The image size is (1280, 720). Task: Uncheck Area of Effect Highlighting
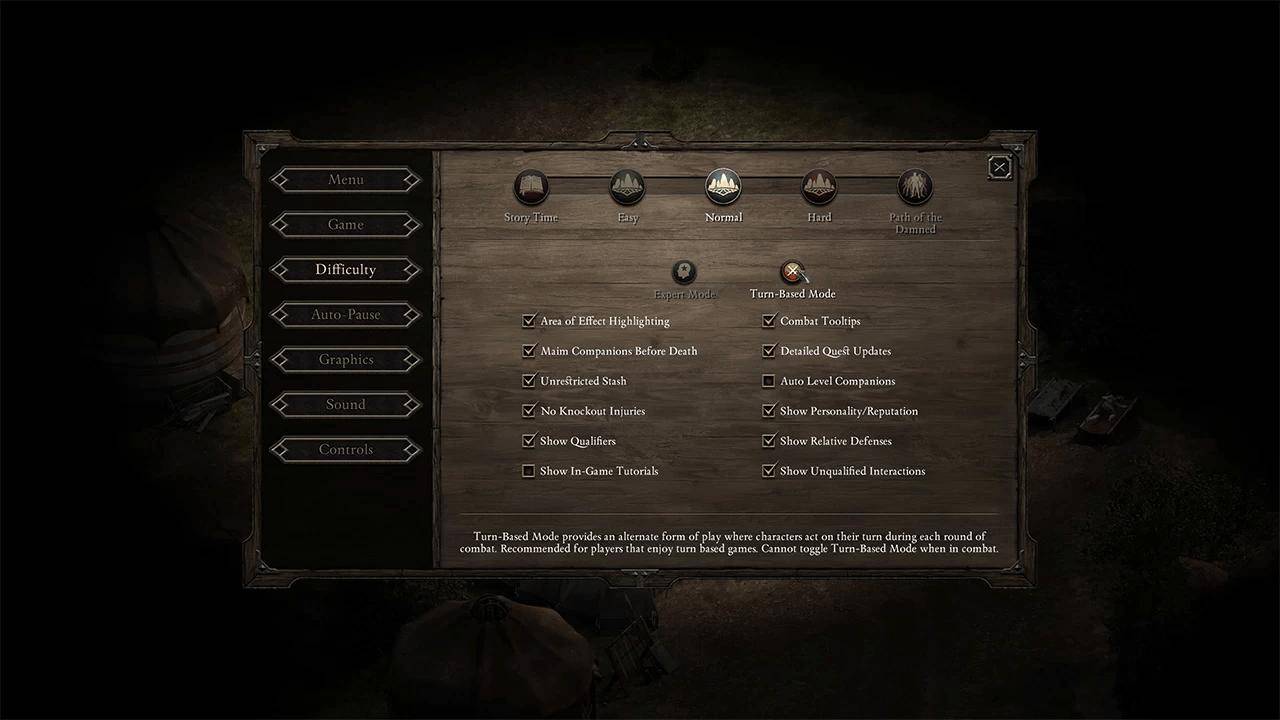tap(529, 321)
